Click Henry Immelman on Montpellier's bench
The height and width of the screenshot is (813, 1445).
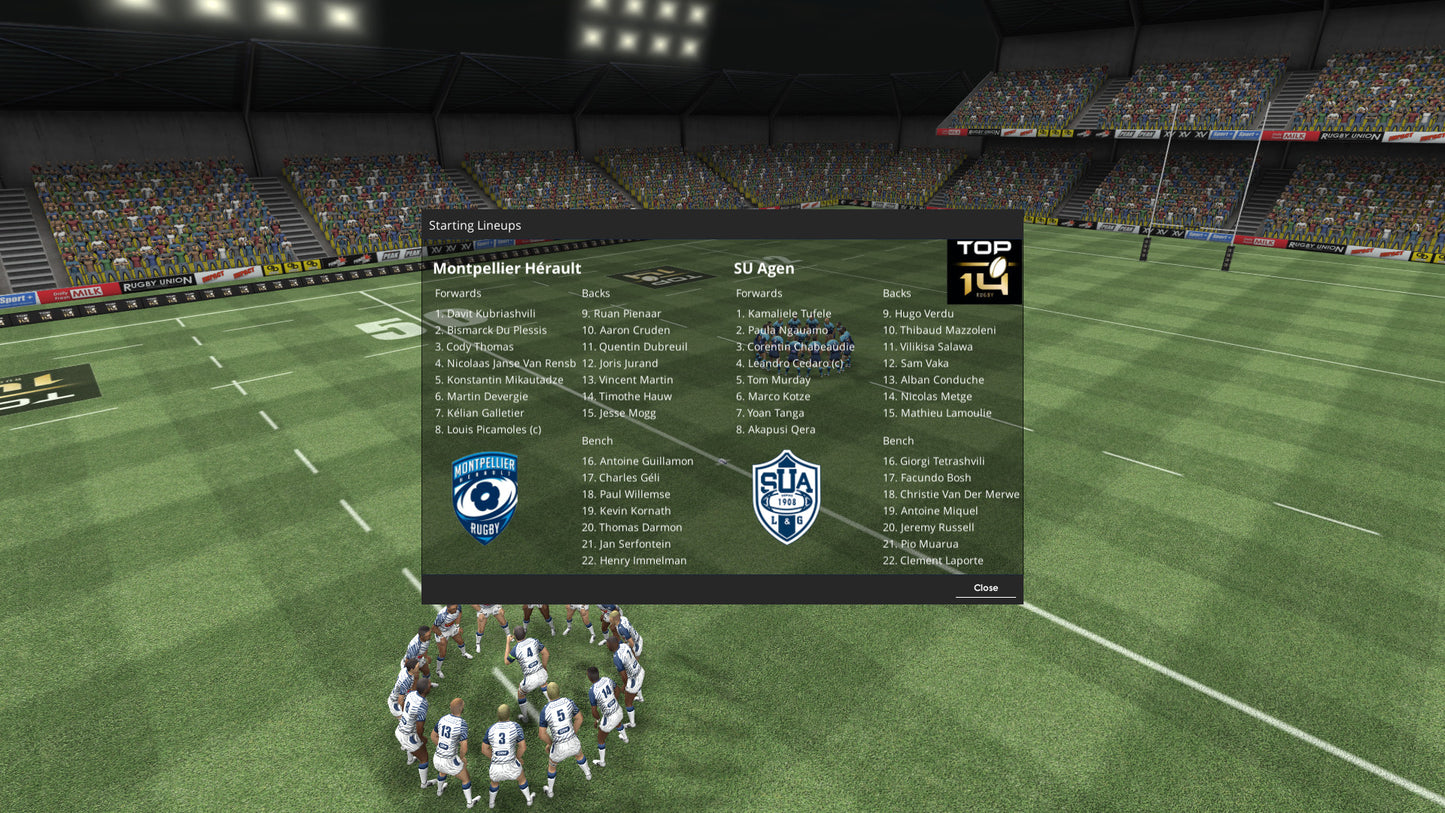click(634, 560)
